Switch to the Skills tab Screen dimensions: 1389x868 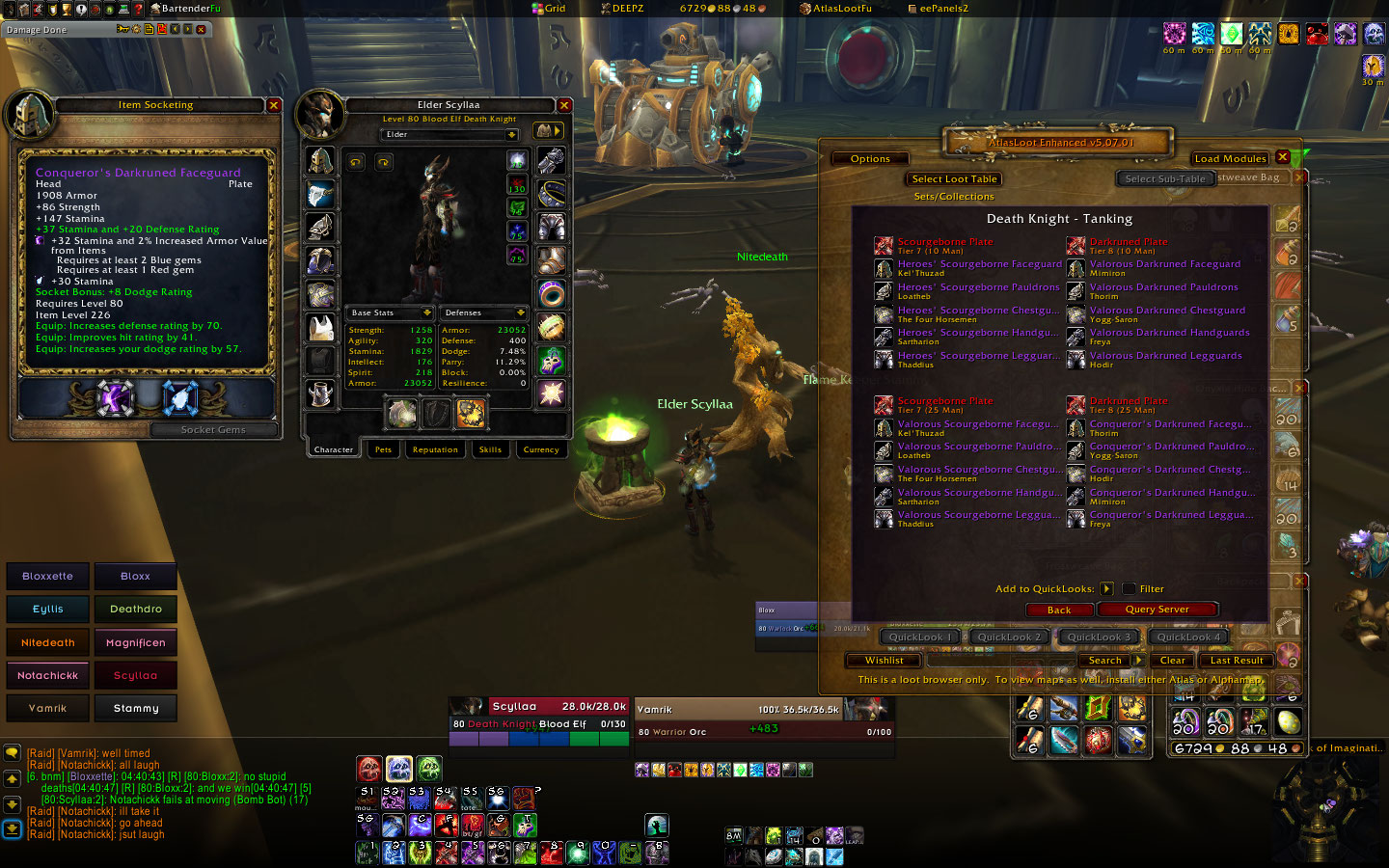tap(490, 449)
